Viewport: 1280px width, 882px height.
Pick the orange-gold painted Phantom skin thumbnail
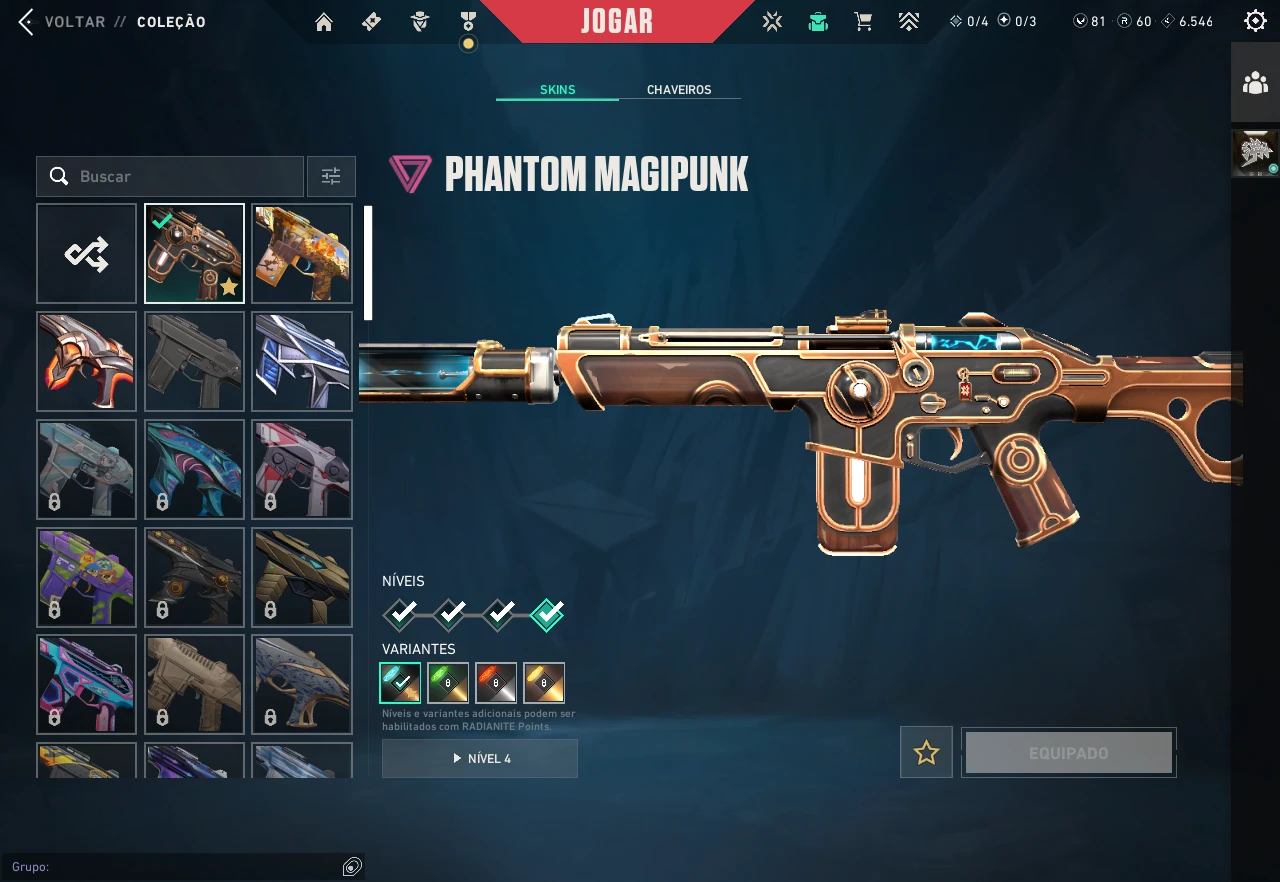302,254
